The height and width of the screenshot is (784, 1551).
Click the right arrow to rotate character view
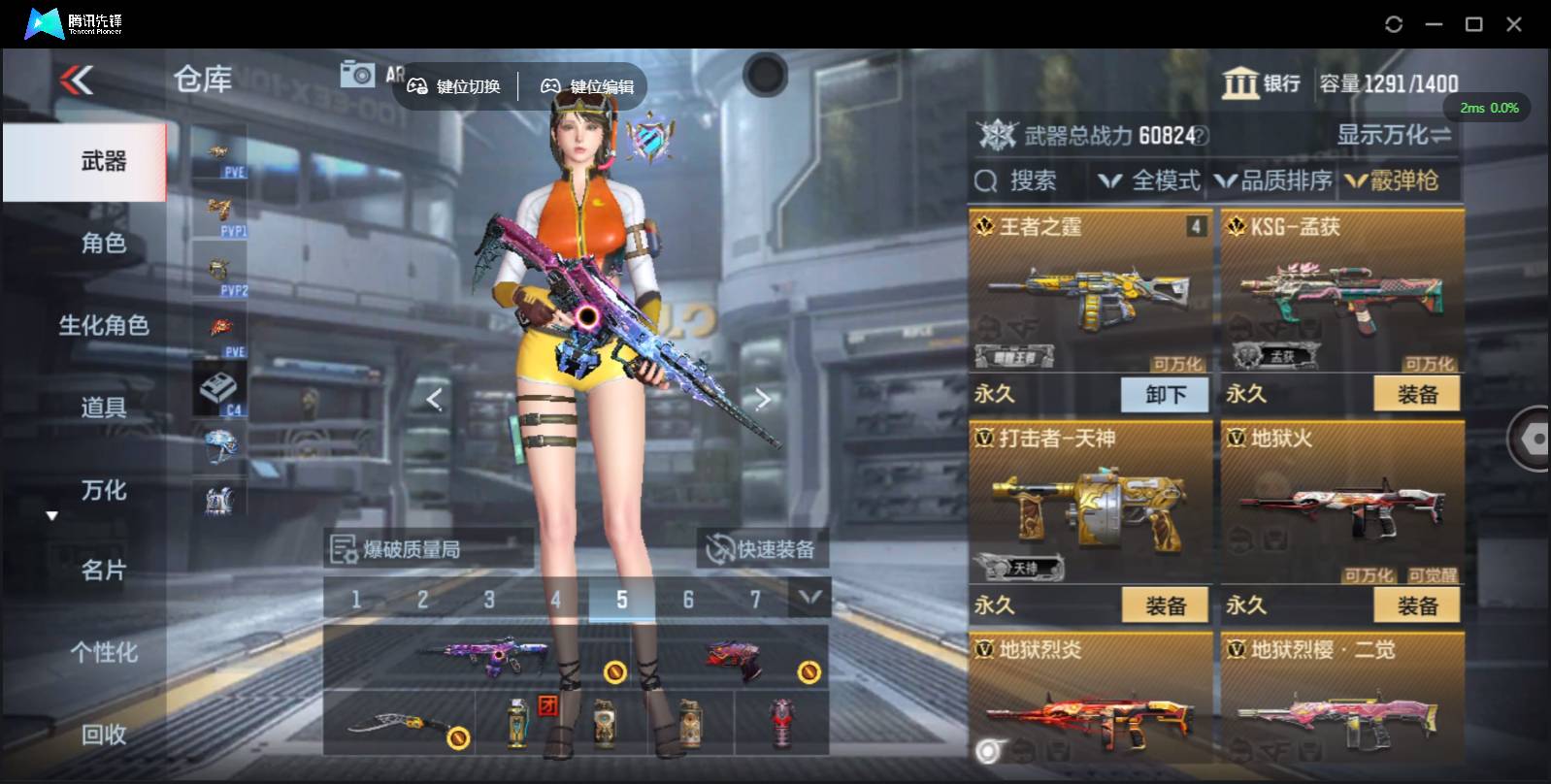coord(763,399)
